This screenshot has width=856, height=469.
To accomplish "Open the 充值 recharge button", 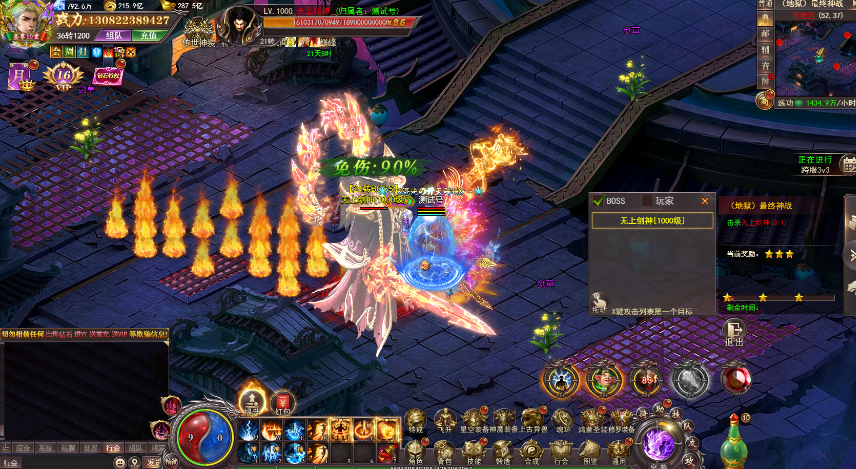I will [x=149, y=35].
